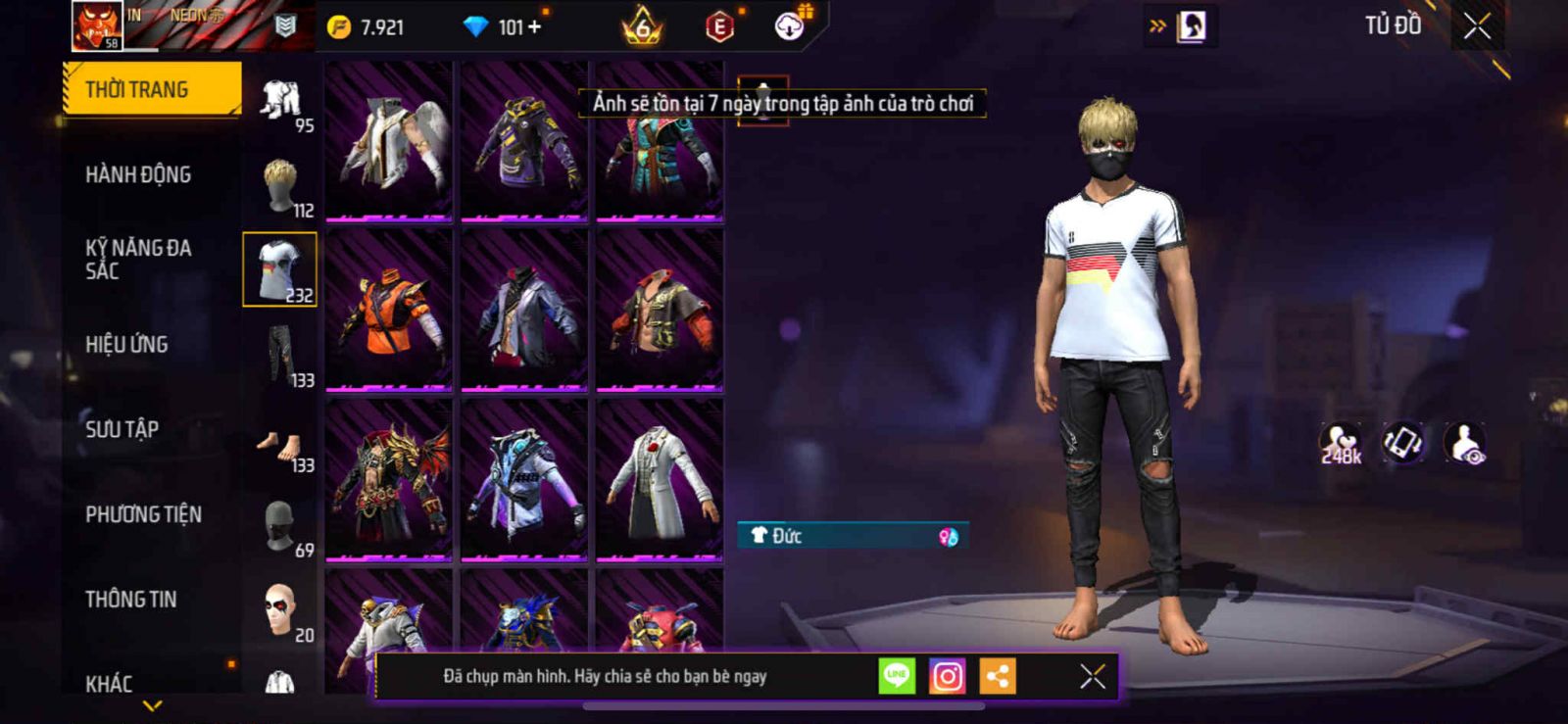Open the orange generic share button

998,676
